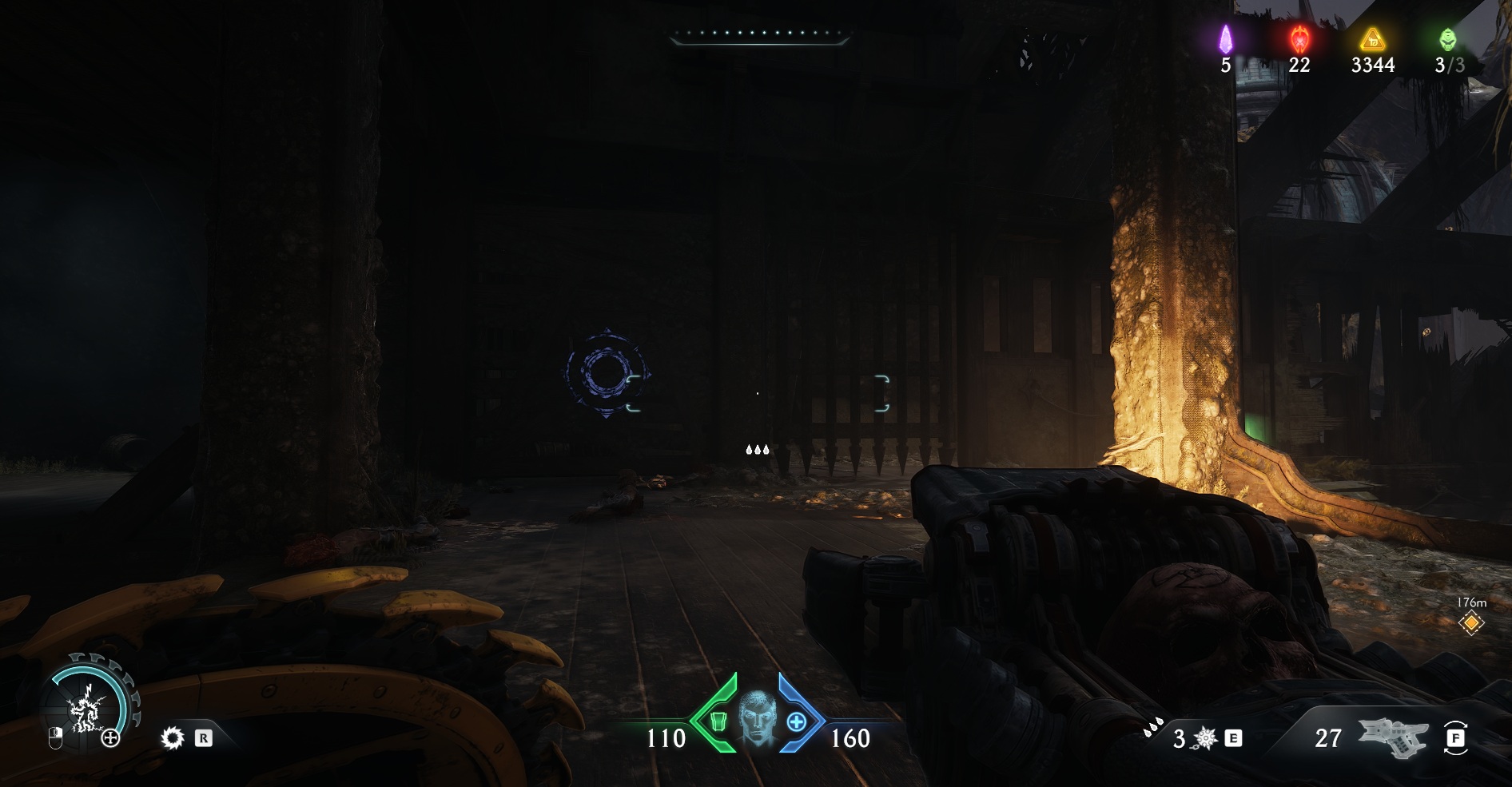Click the Slayer face portrait
This screenshot has width=1512, height=787.
[x=756, y=717]
